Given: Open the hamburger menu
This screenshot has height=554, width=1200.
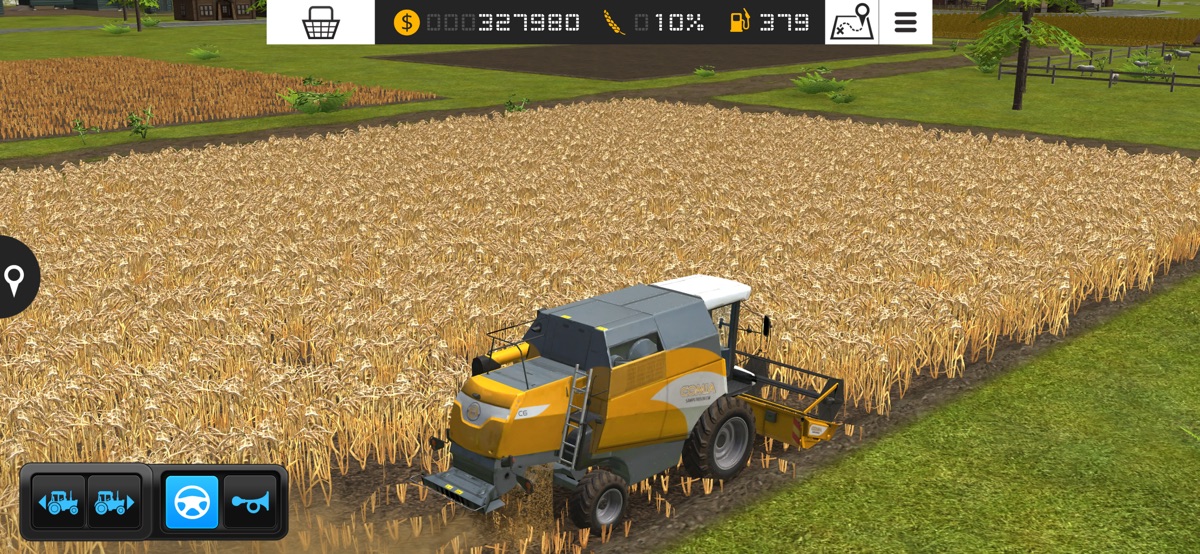Looking at the screenshot, I should pyautogui.click(x=905, y=22).
